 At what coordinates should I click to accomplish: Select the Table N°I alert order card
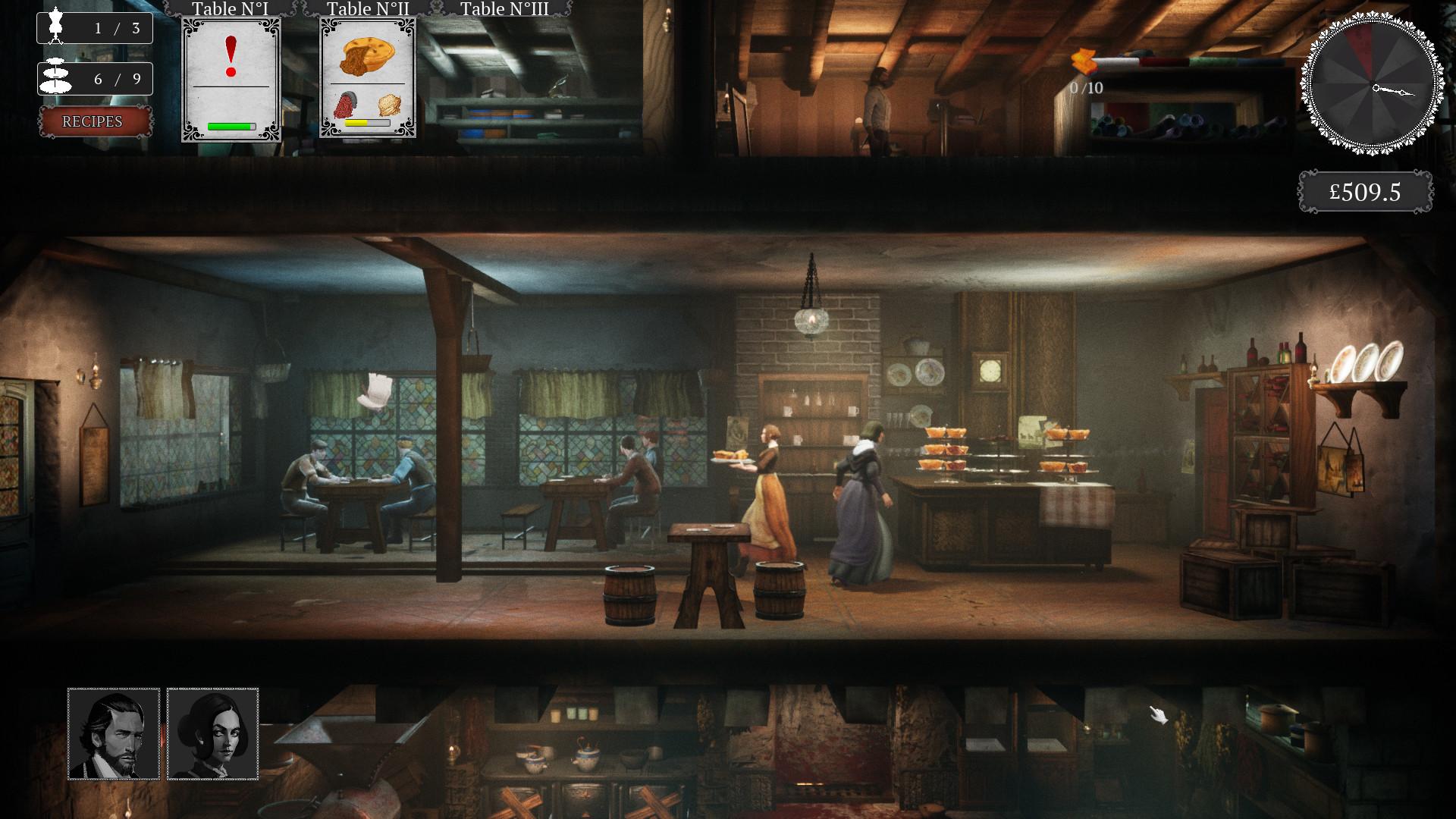[231, 80]
